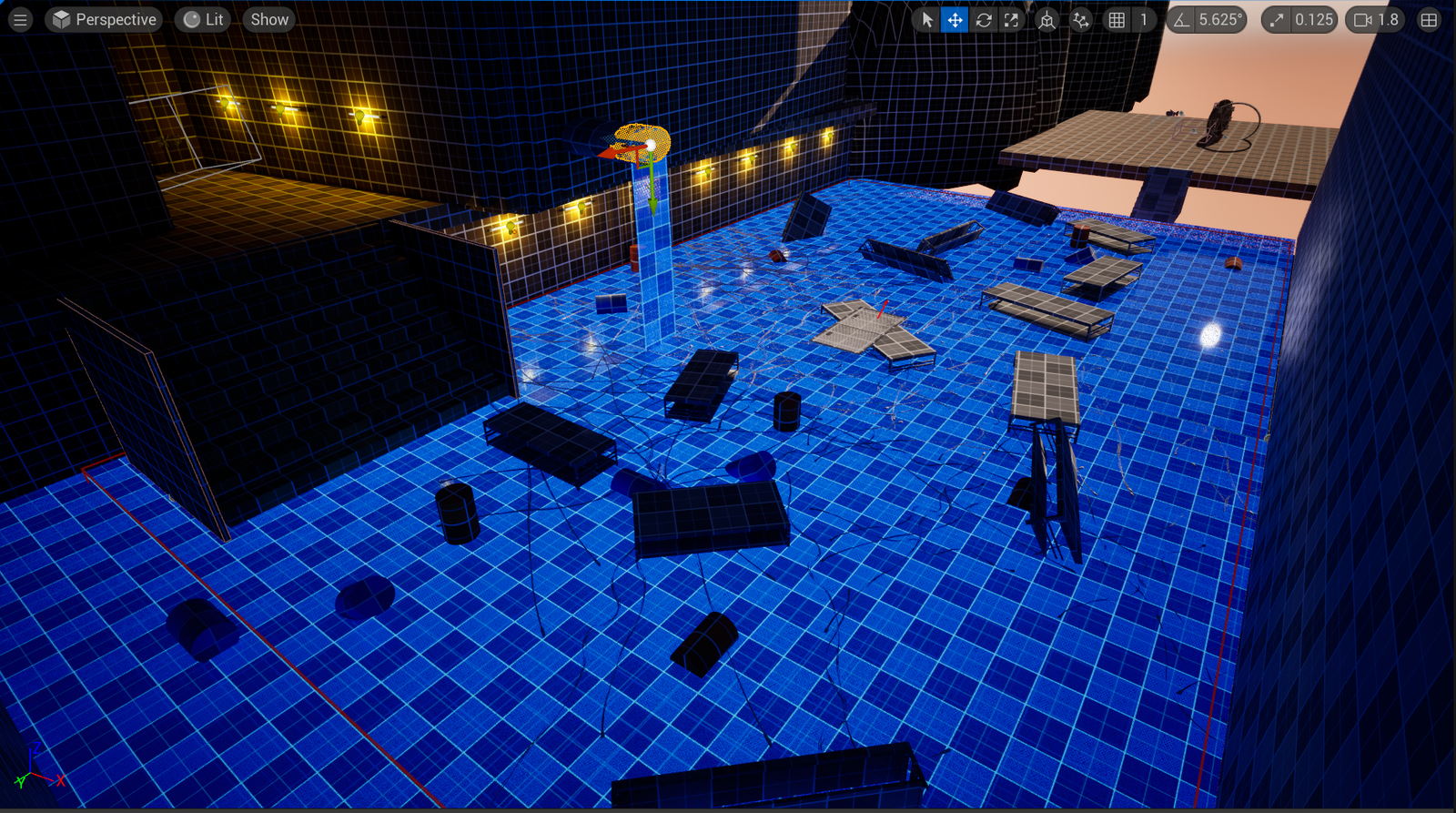Image resolution: width=1456 pixels, height=813 pixels.
Task: Adjust camera speed value 1.8
Action: 1390,19
